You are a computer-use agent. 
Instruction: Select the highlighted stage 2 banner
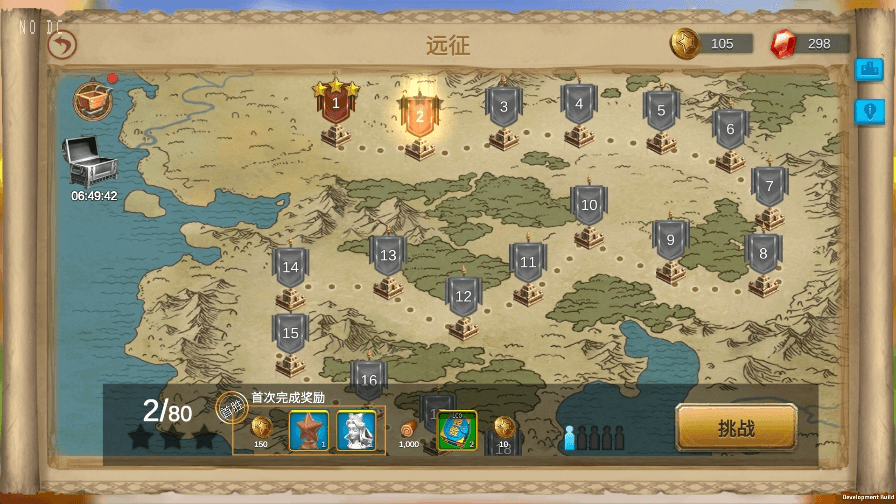(x=420, y=116)
